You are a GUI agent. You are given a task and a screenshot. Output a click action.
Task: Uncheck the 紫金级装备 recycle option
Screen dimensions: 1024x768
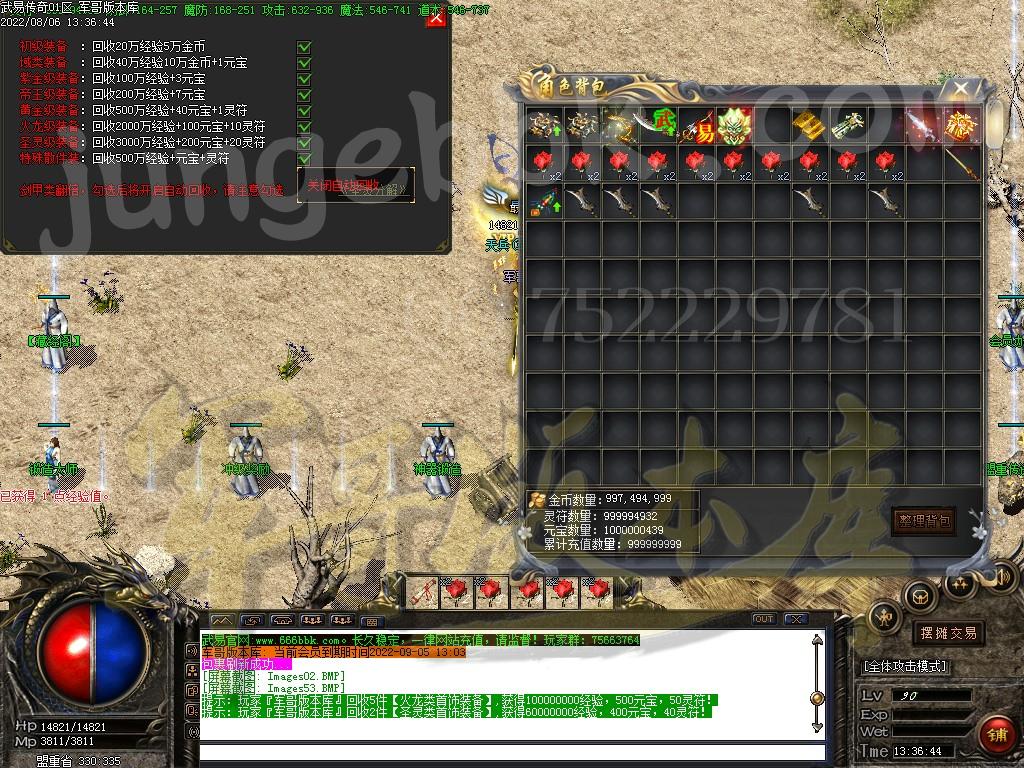coord(304,79)
